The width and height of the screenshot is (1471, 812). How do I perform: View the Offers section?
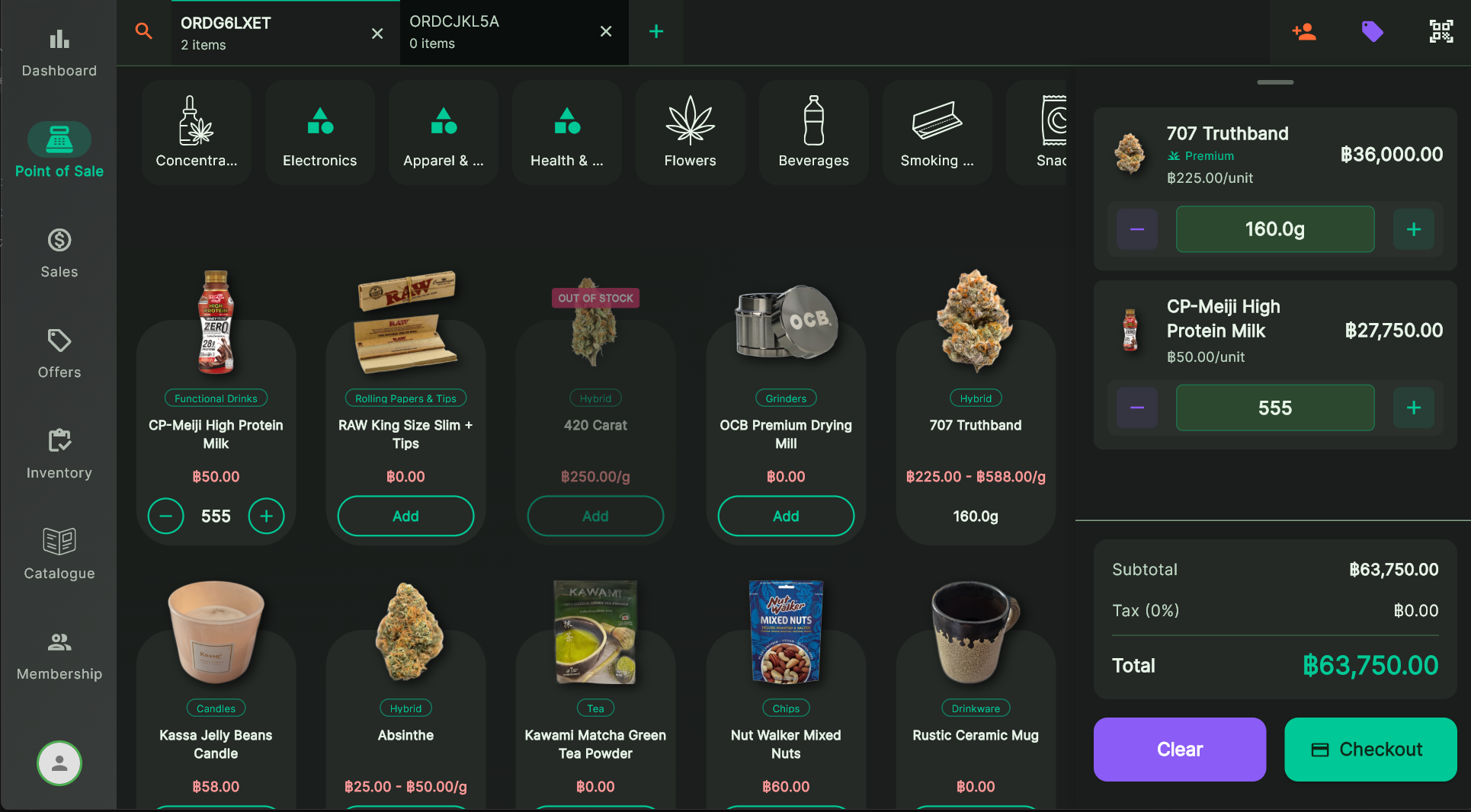coord(59,352)
